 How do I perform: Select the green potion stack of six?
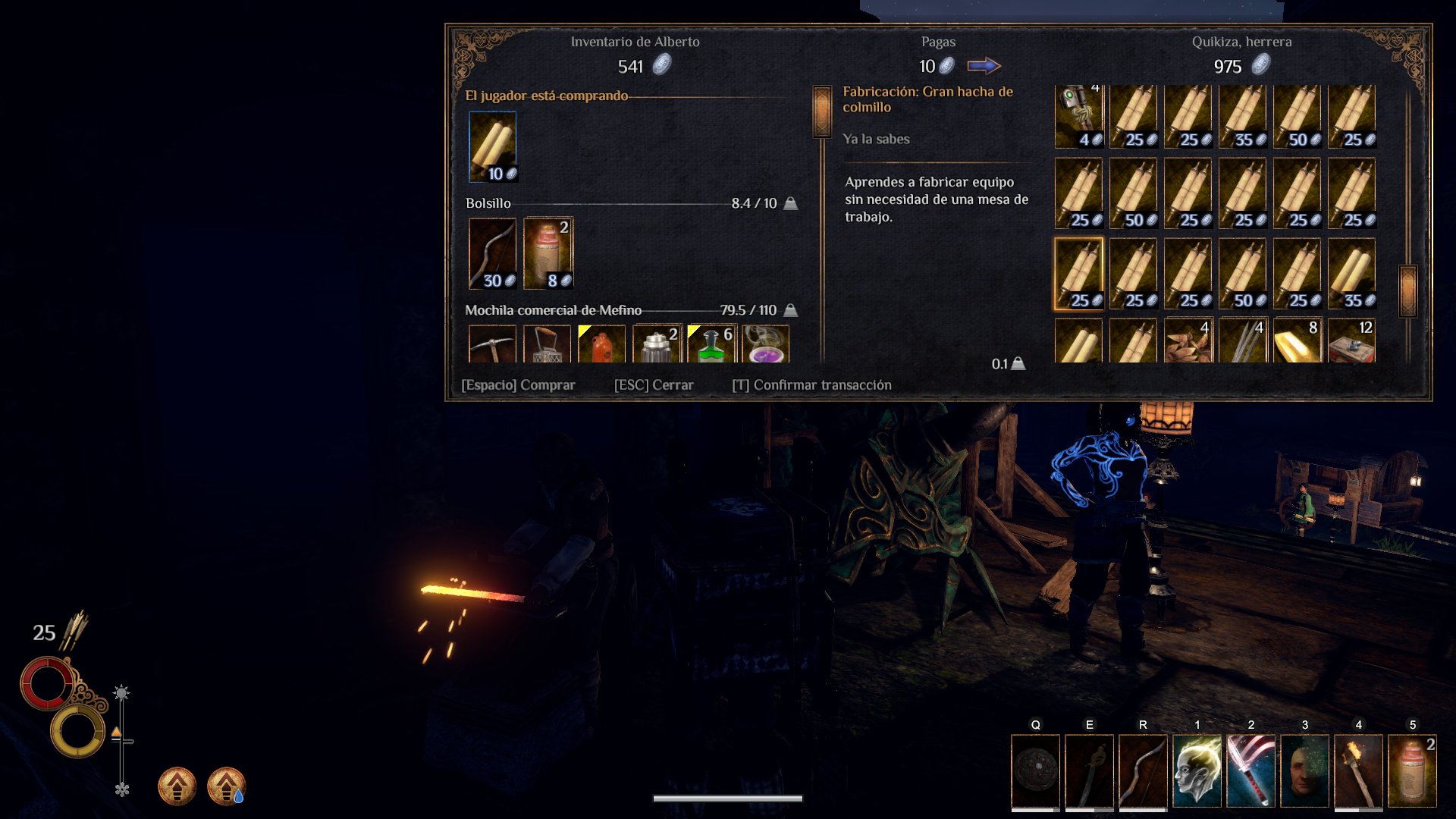point(711,345)
